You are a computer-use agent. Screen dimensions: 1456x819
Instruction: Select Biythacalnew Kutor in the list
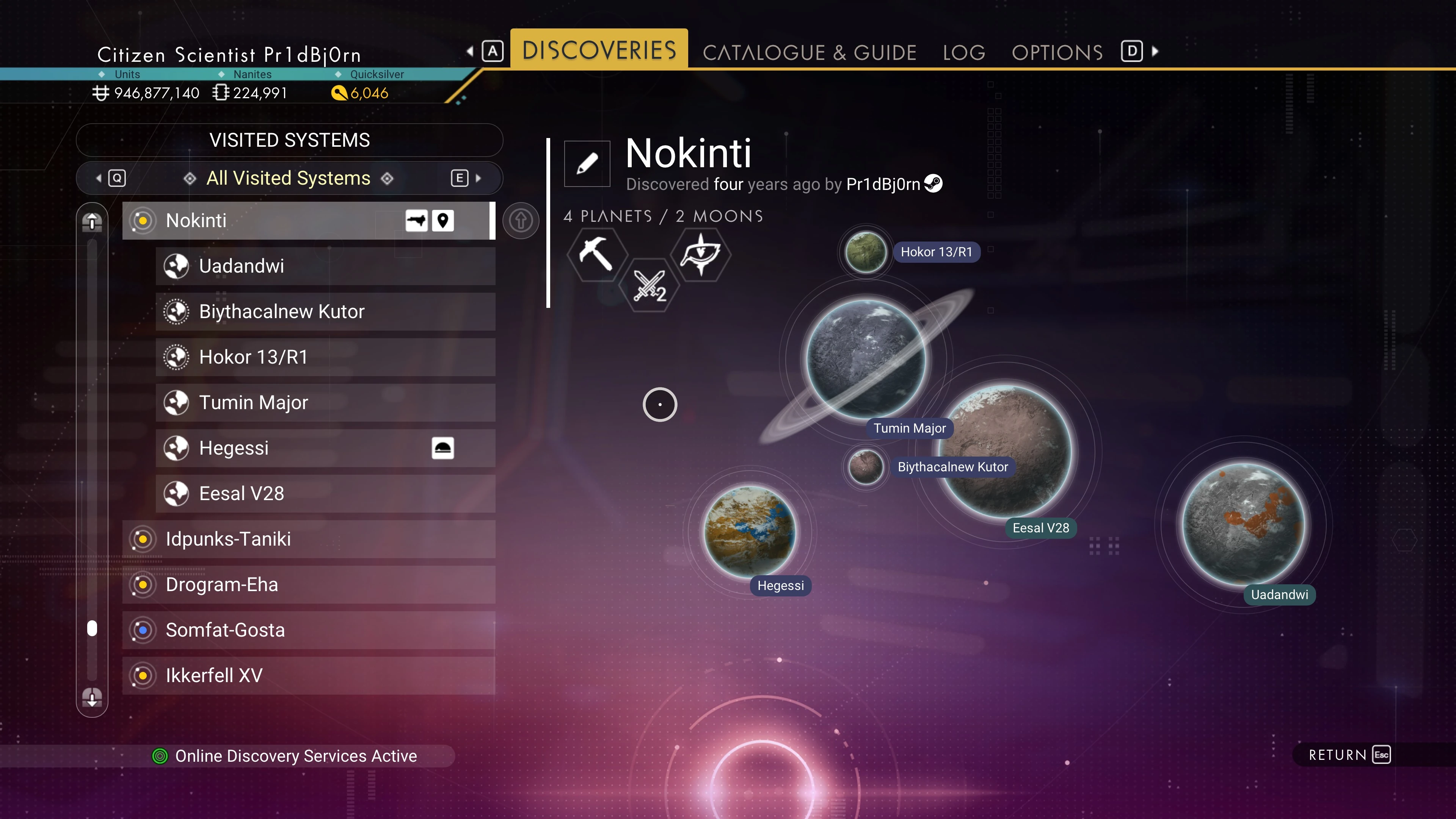coord(325,311)
